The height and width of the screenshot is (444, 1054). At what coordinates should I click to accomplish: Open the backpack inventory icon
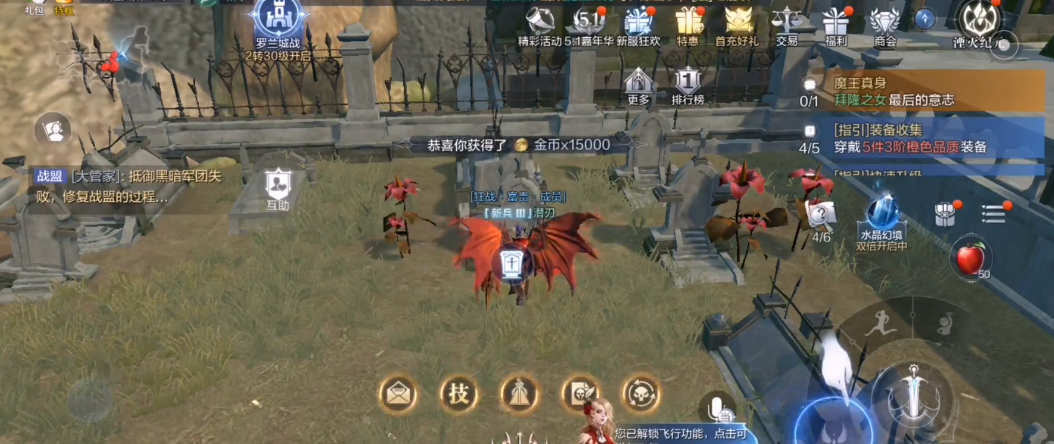[x=945, y=214]
